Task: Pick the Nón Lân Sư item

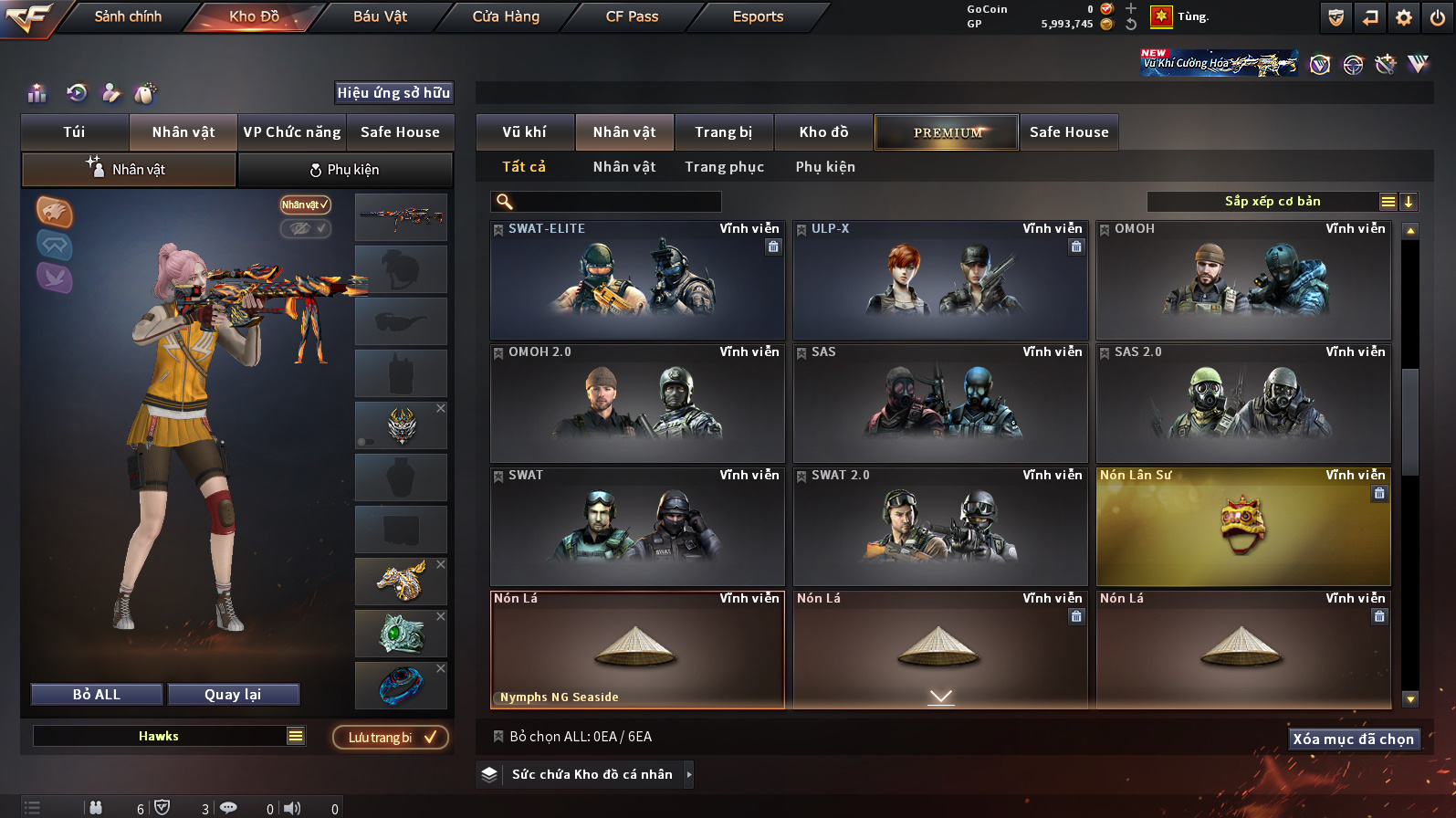Action: coord(1243,528)
